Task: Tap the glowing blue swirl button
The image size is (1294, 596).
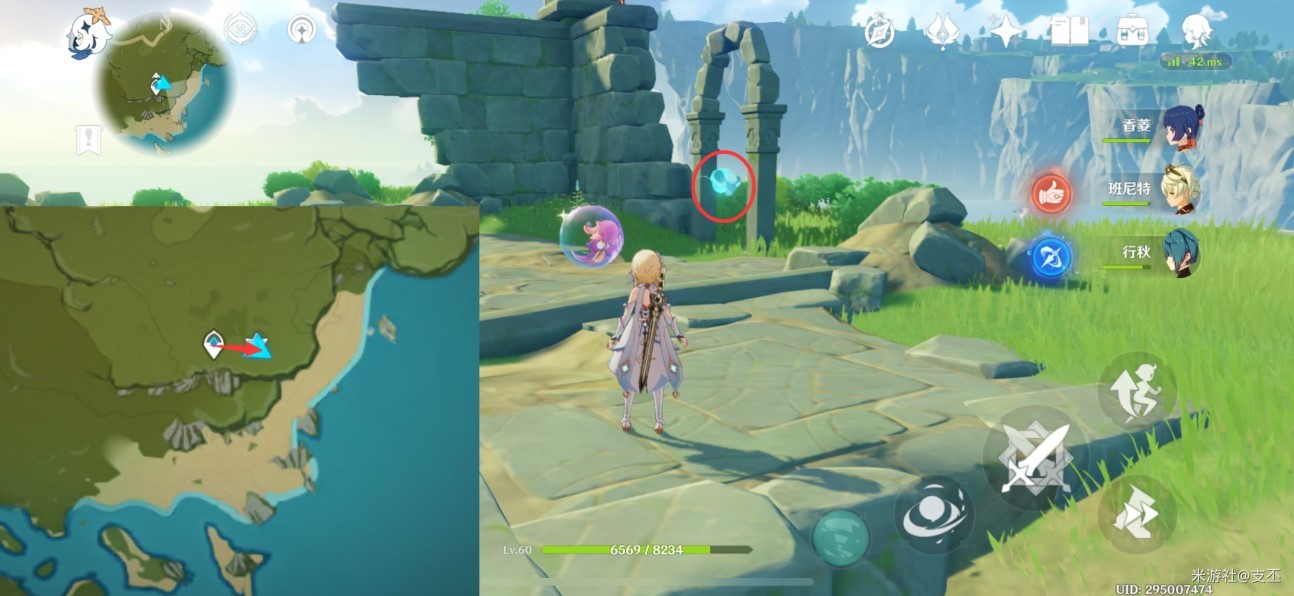Action: 1050,257
